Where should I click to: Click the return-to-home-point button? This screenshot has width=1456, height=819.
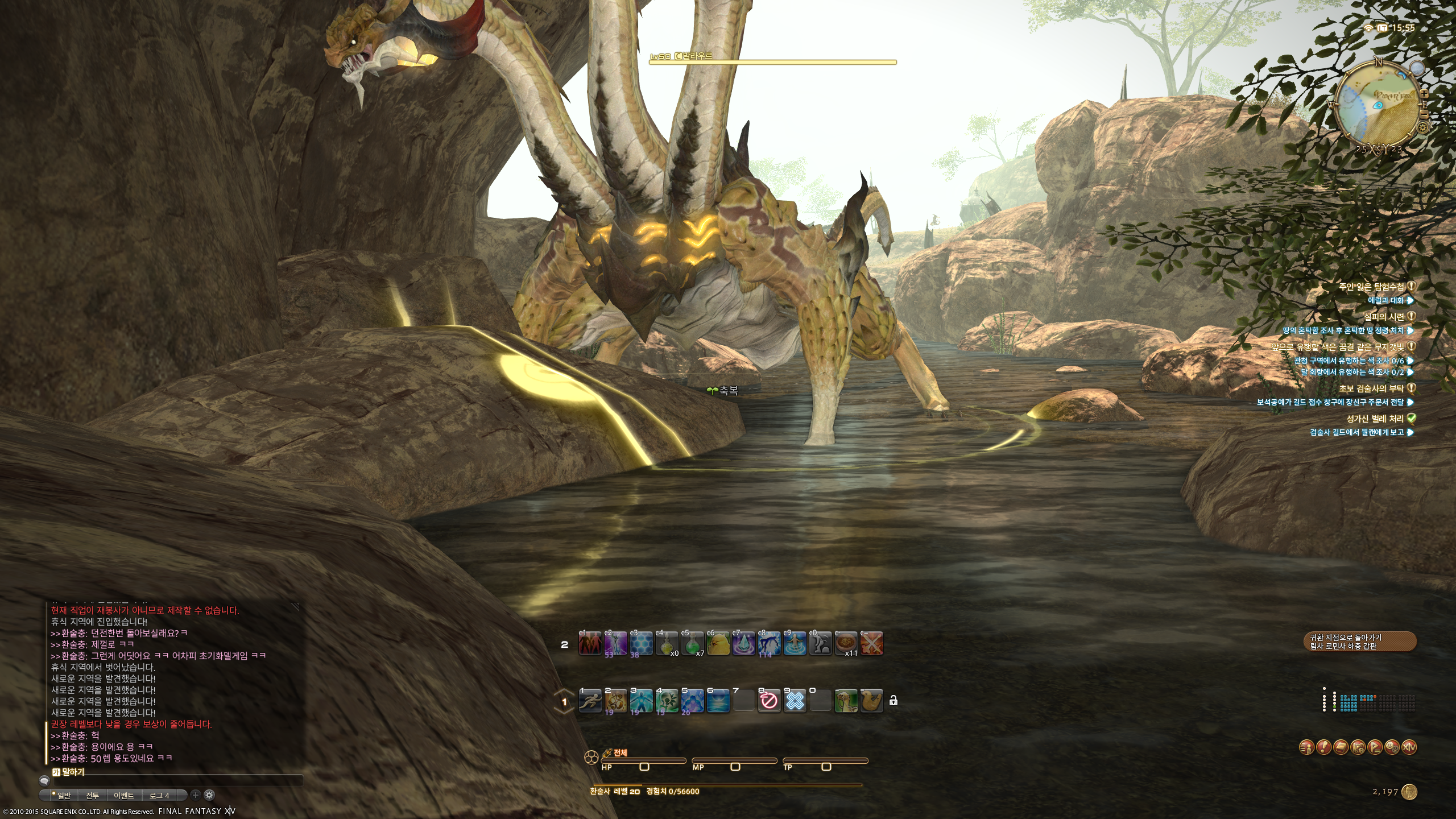point(1359,642)
